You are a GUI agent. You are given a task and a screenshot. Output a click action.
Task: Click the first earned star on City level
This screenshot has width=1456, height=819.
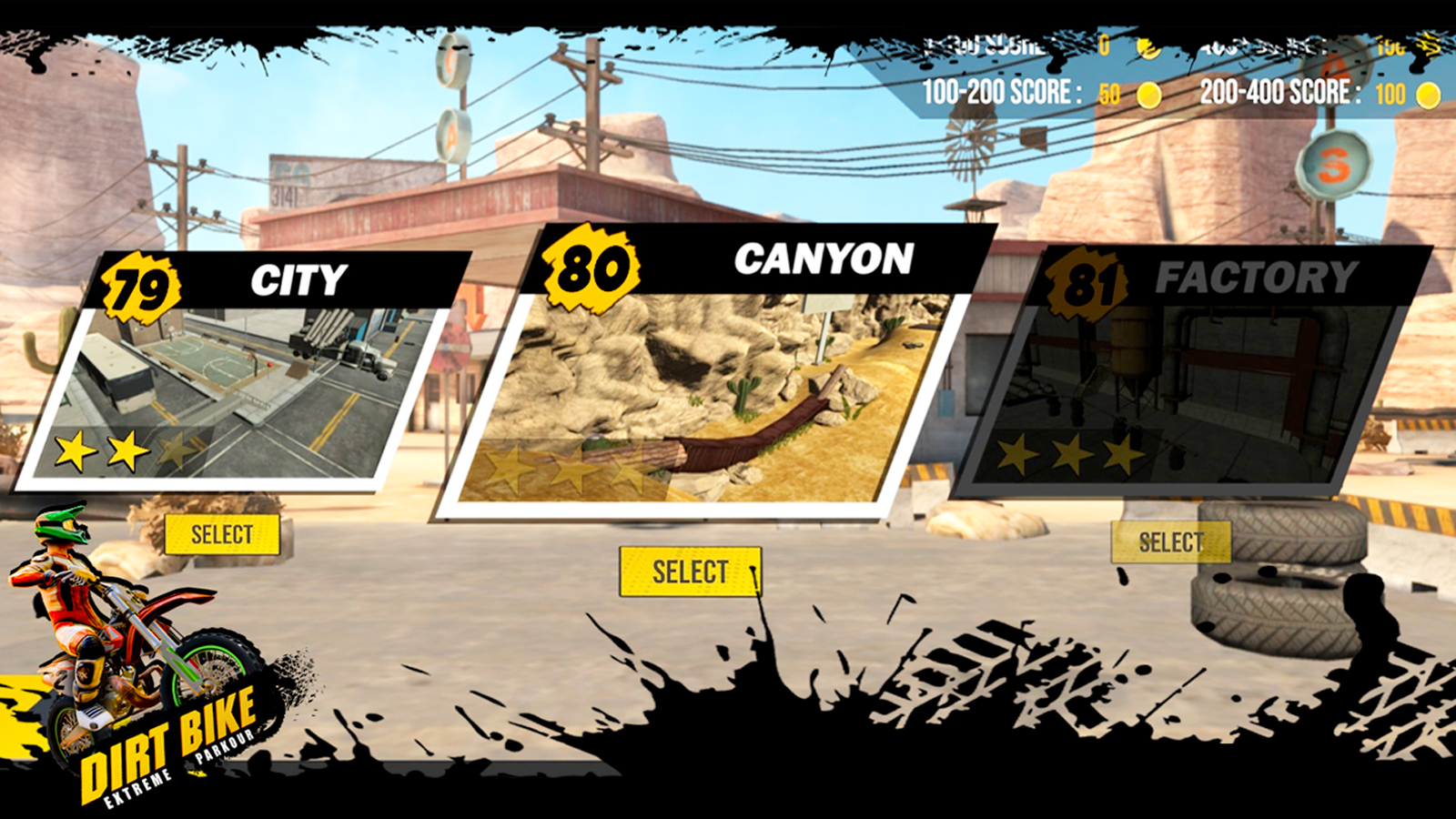(x=76, y=450)
